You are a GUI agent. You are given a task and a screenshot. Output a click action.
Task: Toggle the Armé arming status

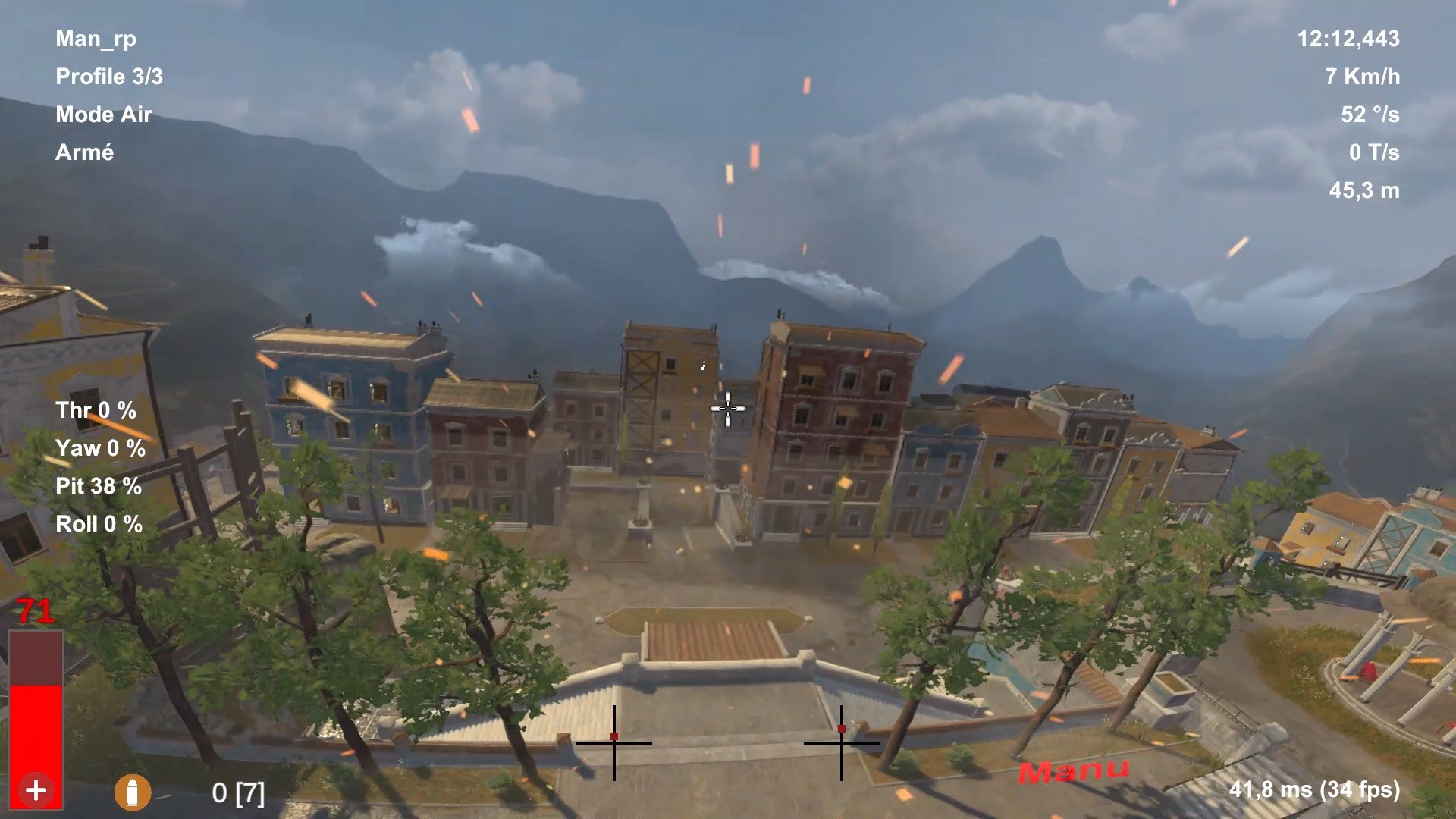(x=84, y=152)
